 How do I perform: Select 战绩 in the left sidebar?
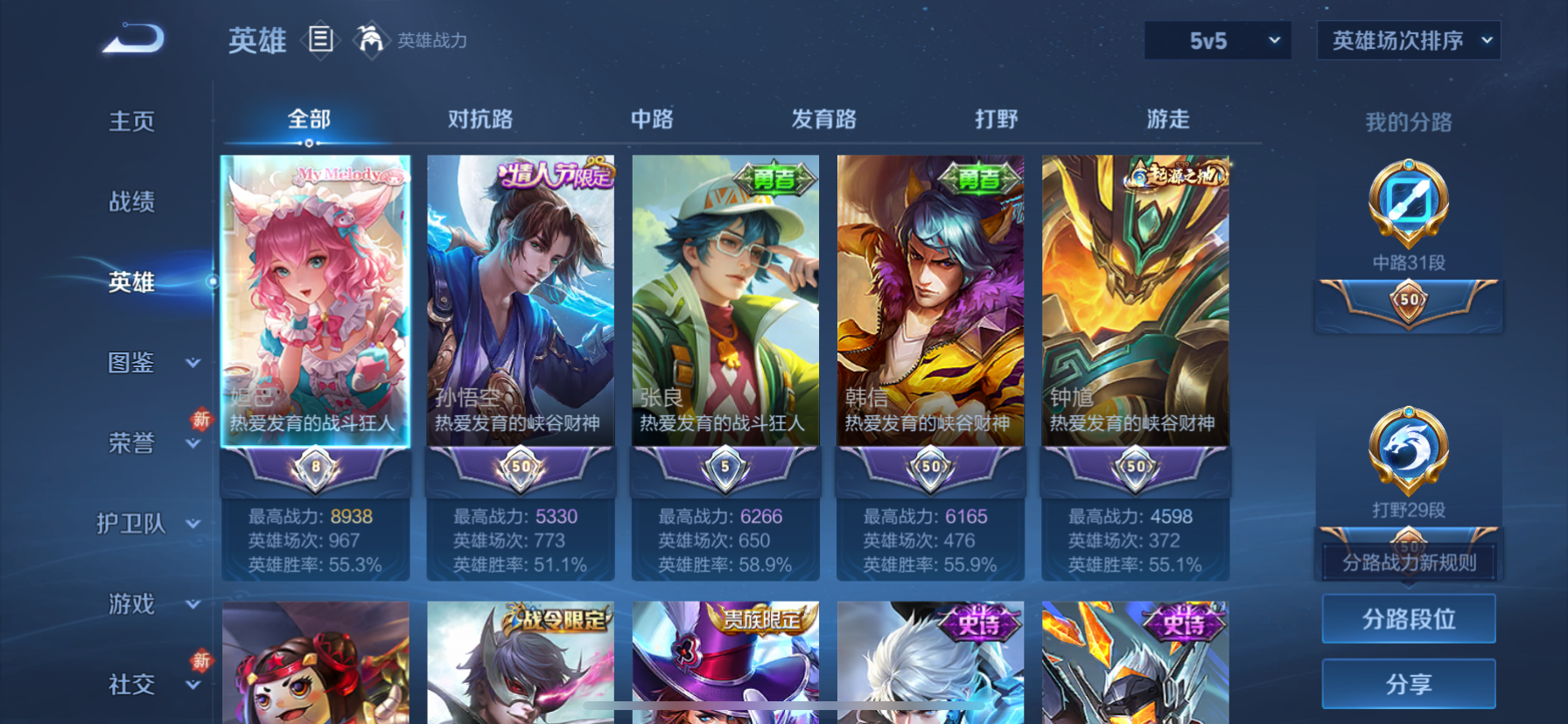[129, 202]
